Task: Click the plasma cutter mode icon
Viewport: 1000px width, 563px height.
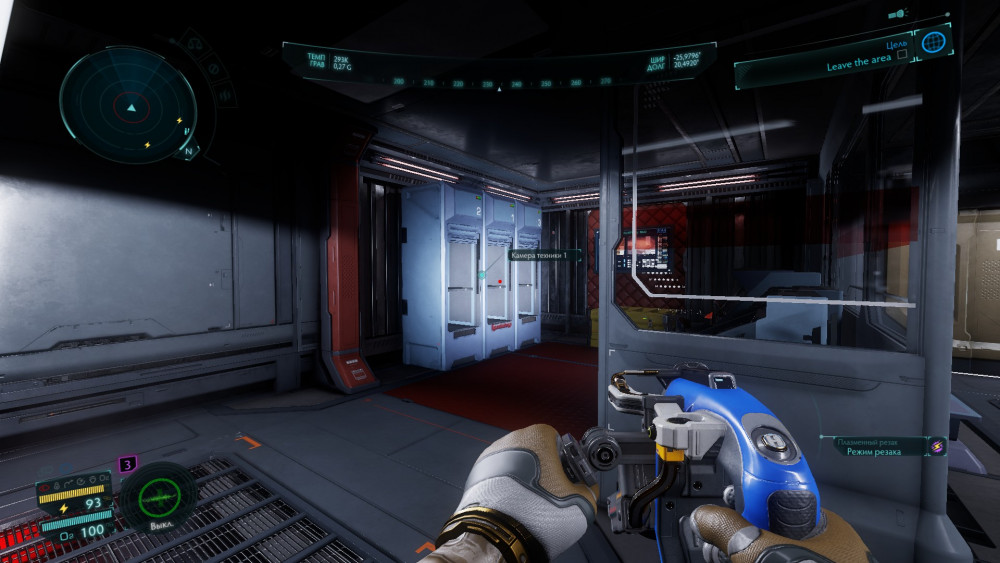Action: point(937,447)
